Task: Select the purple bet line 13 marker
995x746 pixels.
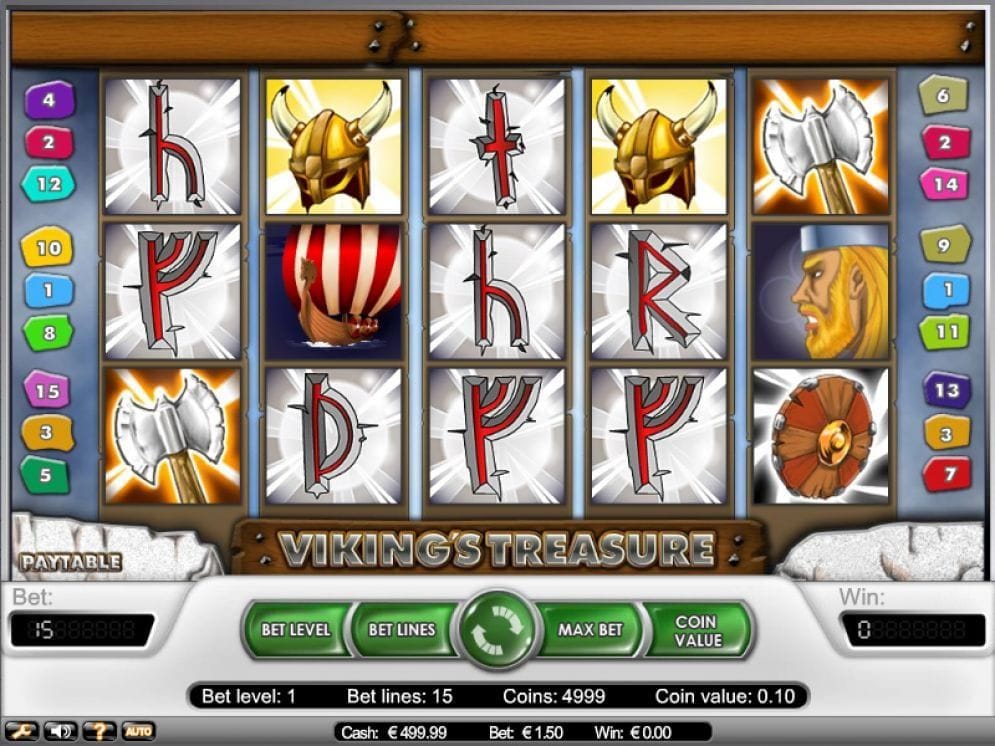Action: 945,390
